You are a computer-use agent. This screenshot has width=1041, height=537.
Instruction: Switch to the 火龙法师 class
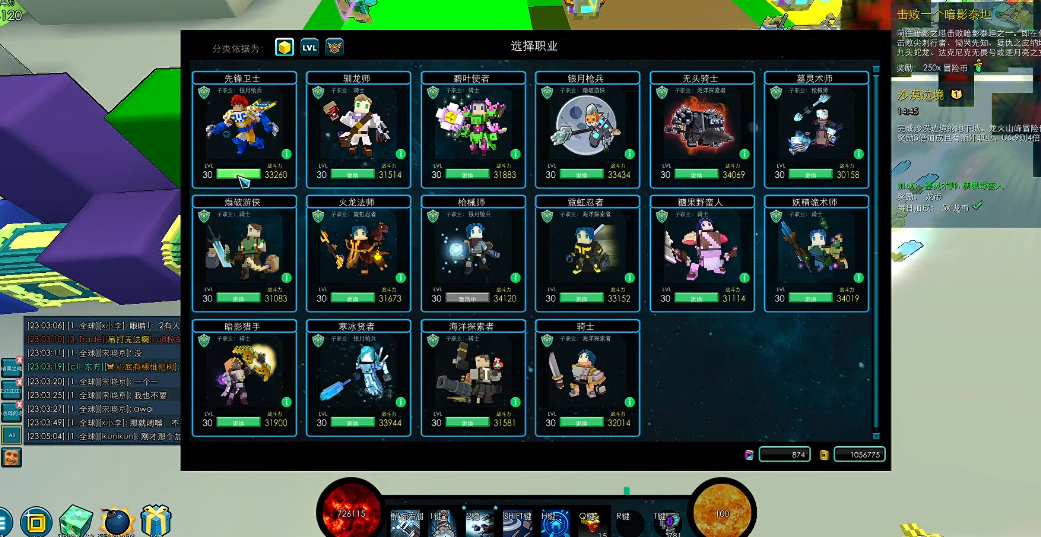[359, 251]
